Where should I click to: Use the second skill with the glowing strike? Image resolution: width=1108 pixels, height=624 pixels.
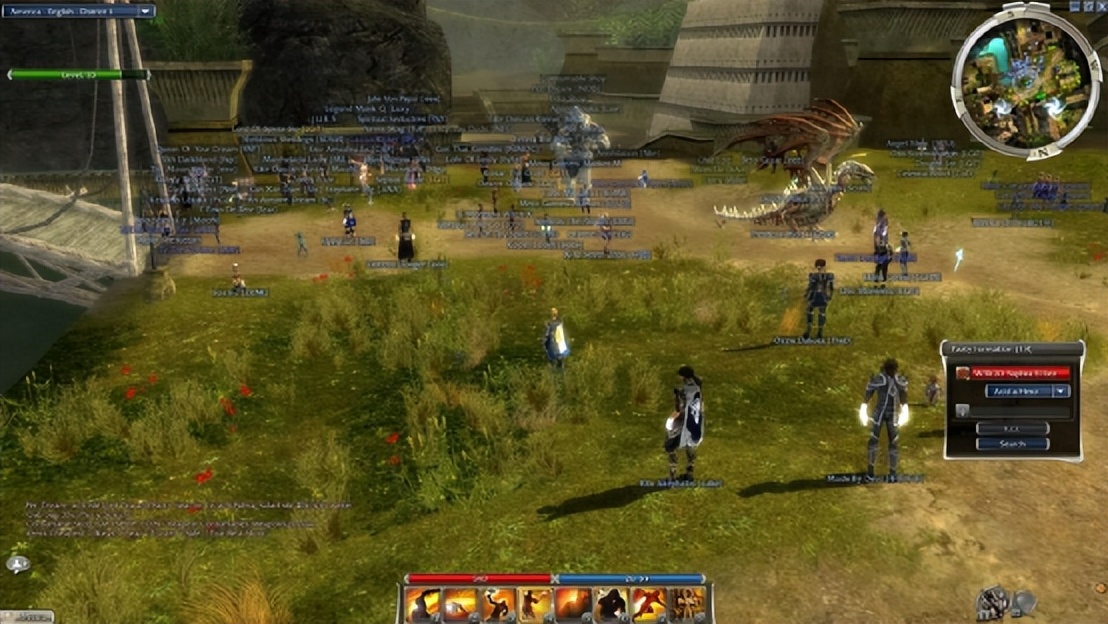click(459, 604)
